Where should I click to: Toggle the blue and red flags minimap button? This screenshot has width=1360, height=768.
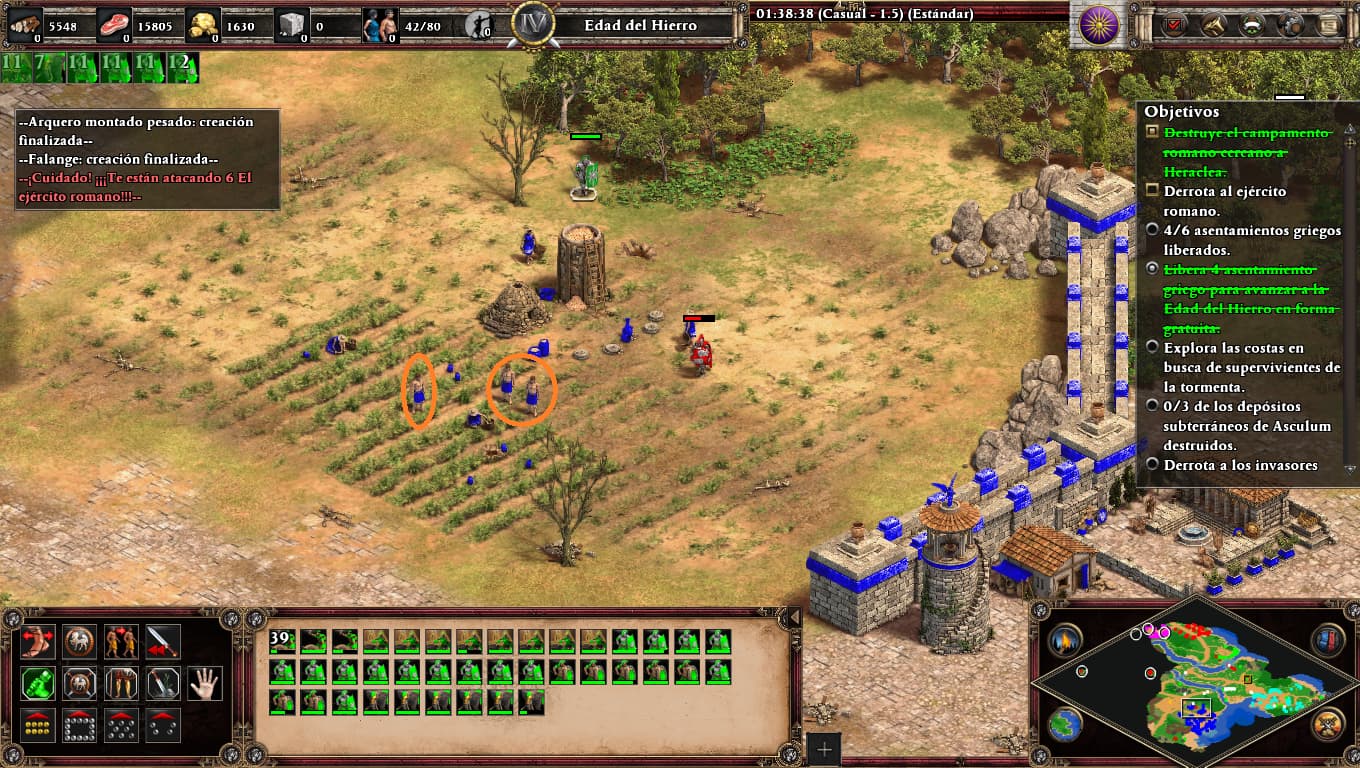(x=1328, y=640)
